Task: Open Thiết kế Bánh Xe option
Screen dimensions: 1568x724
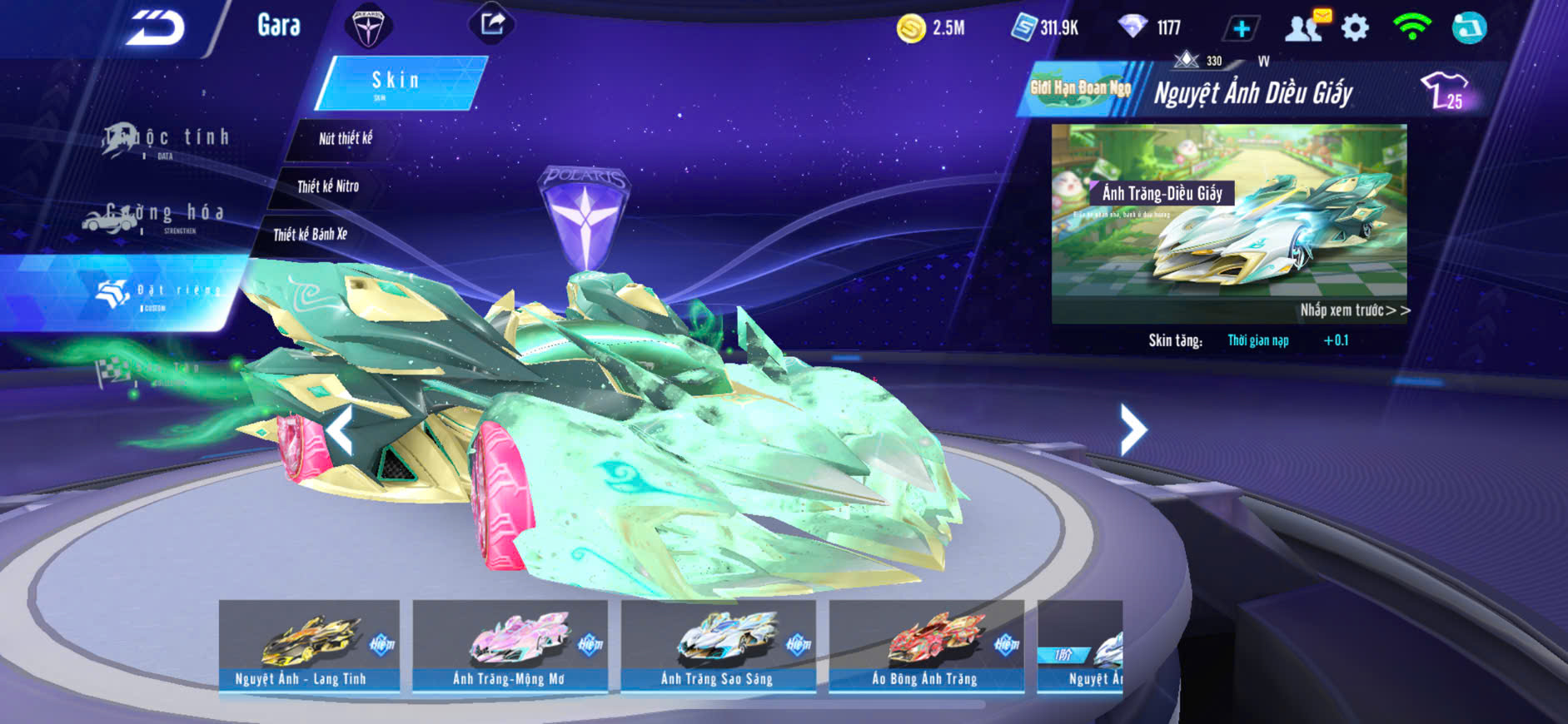Action: [310, 235]
